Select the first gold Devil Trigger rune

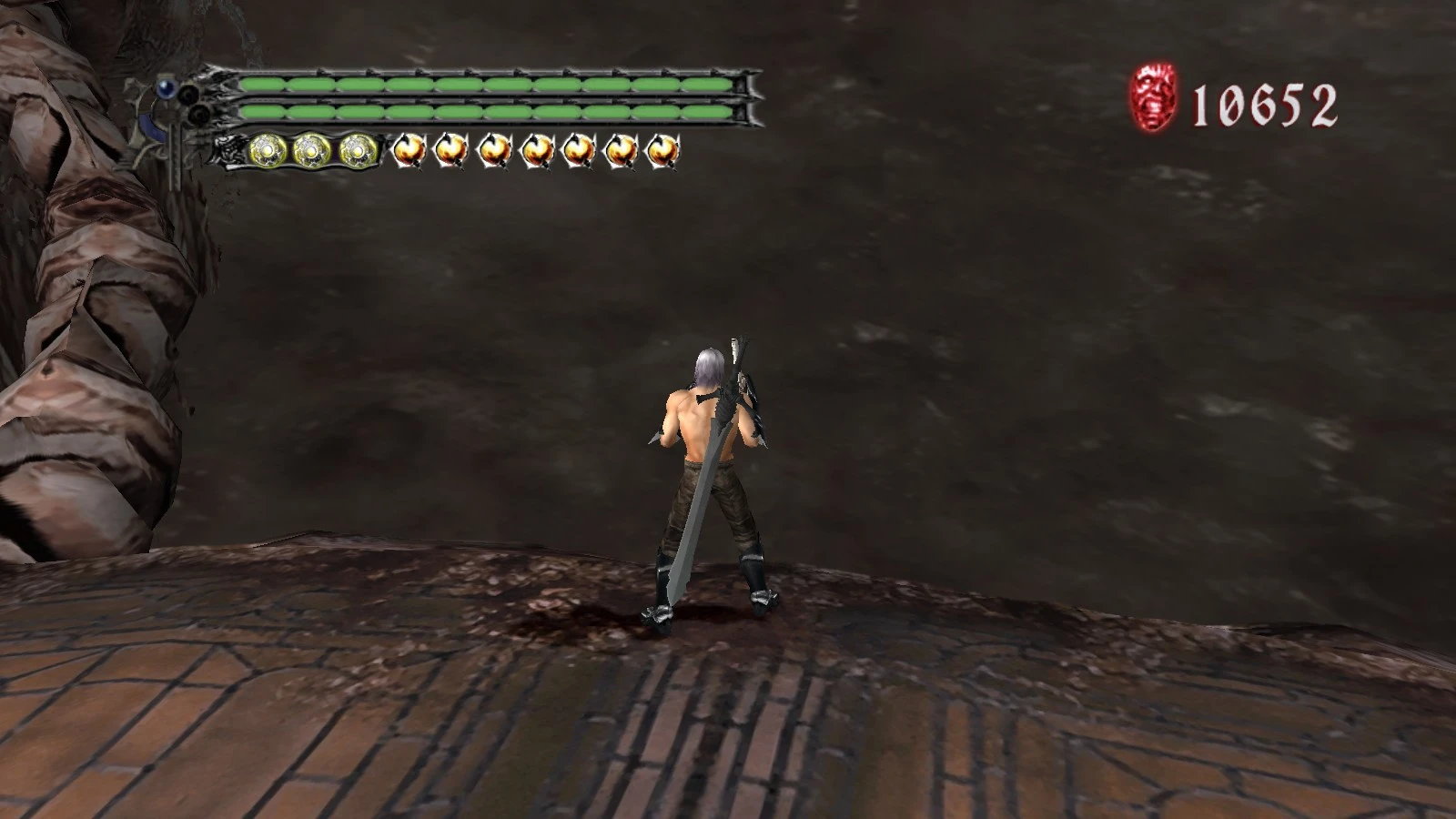(266, 150)
